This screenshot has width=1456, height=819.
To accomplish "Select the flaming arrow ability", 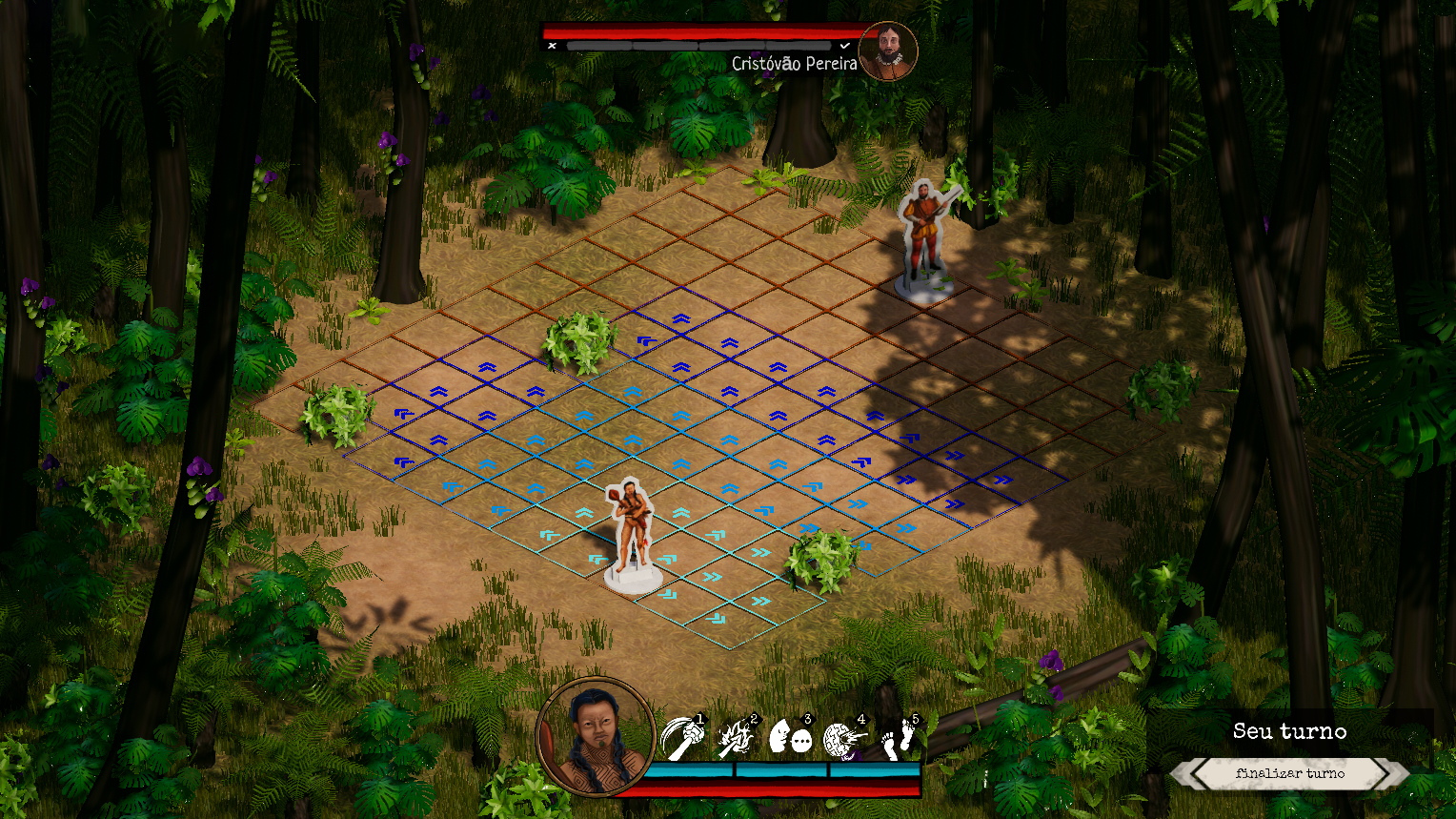I will 737,738.
